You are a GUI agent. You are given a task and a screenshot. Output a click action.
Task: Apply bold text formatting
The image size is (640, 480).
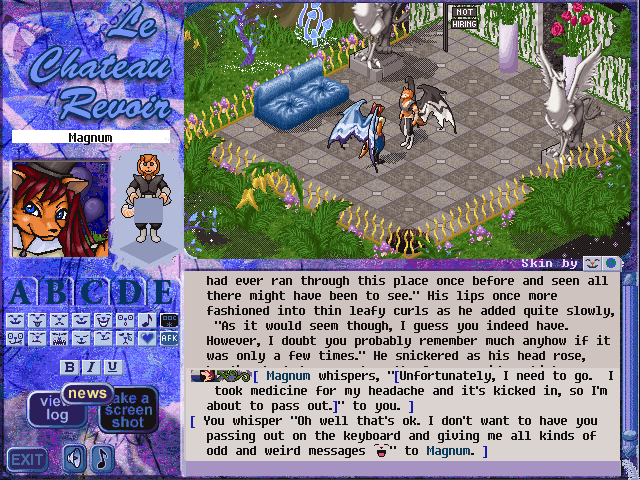tap(70, 367)
